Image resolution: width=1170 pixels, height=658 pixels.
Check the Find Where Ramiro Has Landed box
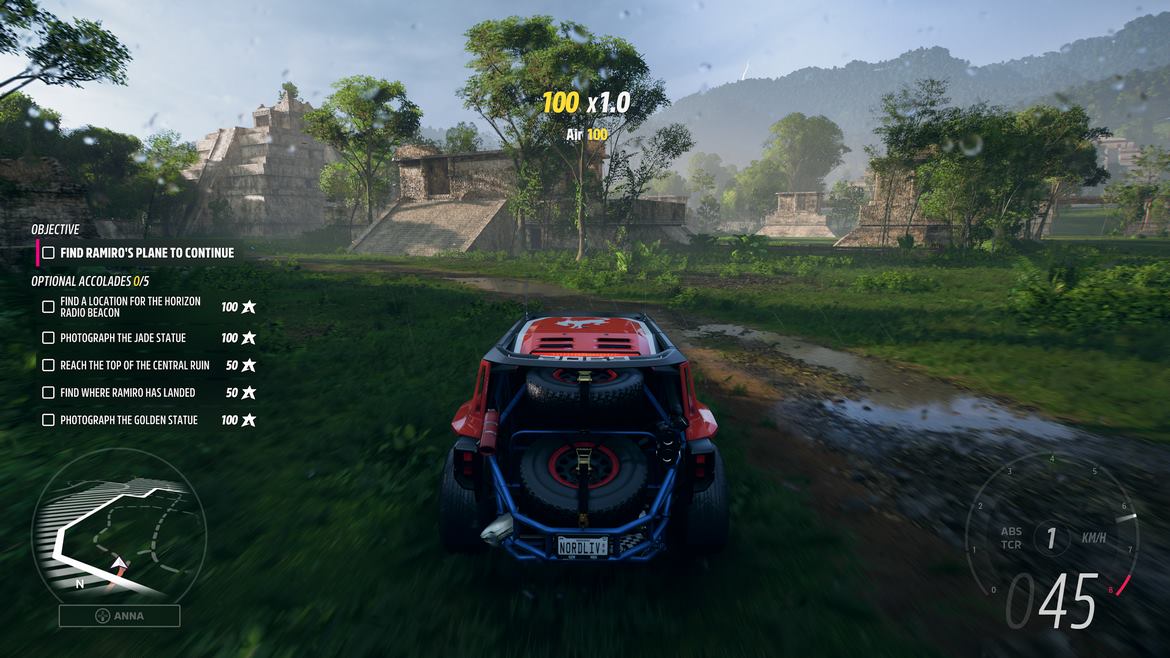pyautogui.click(x=48, y=393)
